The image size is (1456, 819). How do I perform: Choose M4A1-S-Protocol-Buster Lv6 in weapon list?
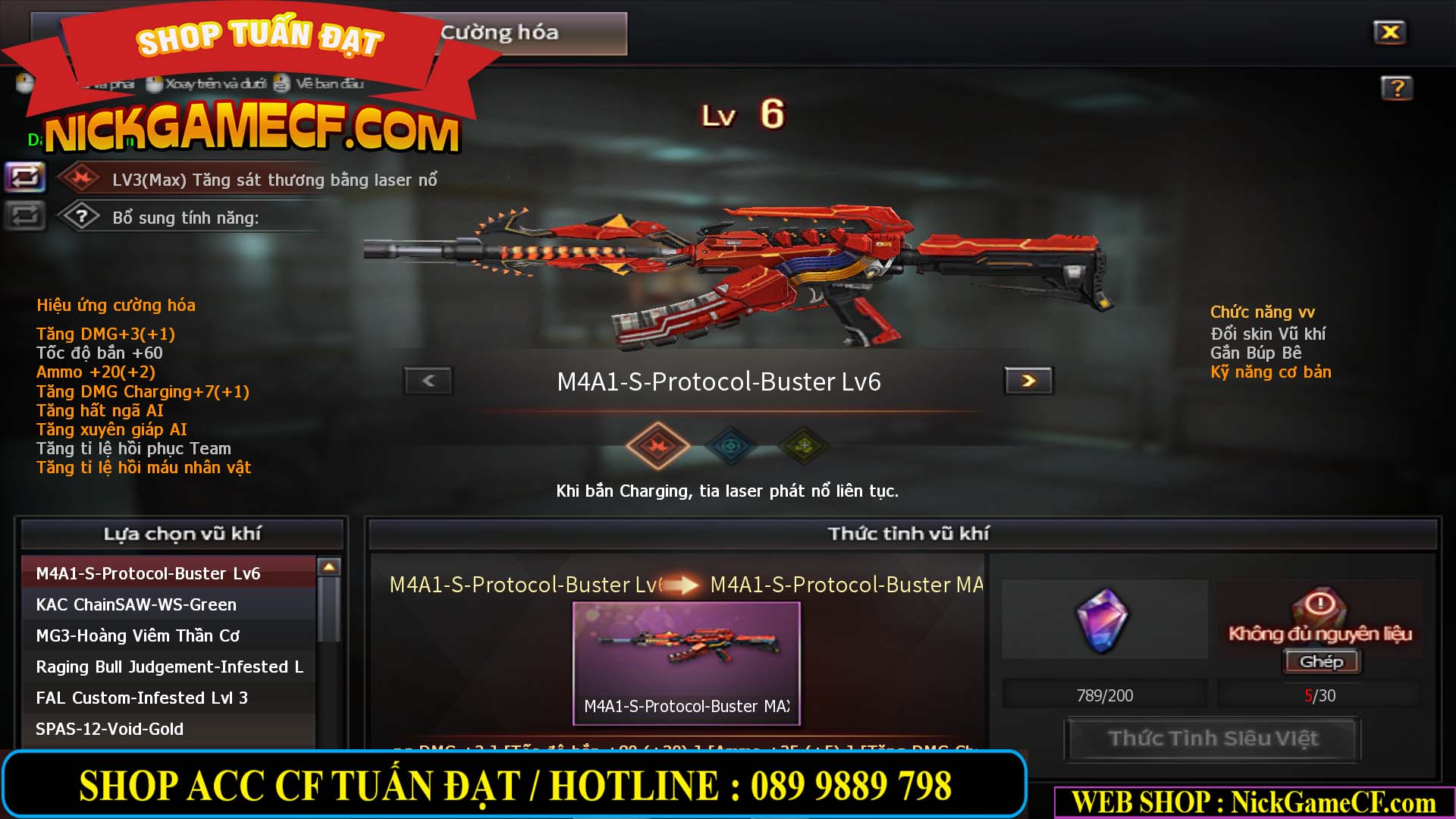tap(149, 573)
